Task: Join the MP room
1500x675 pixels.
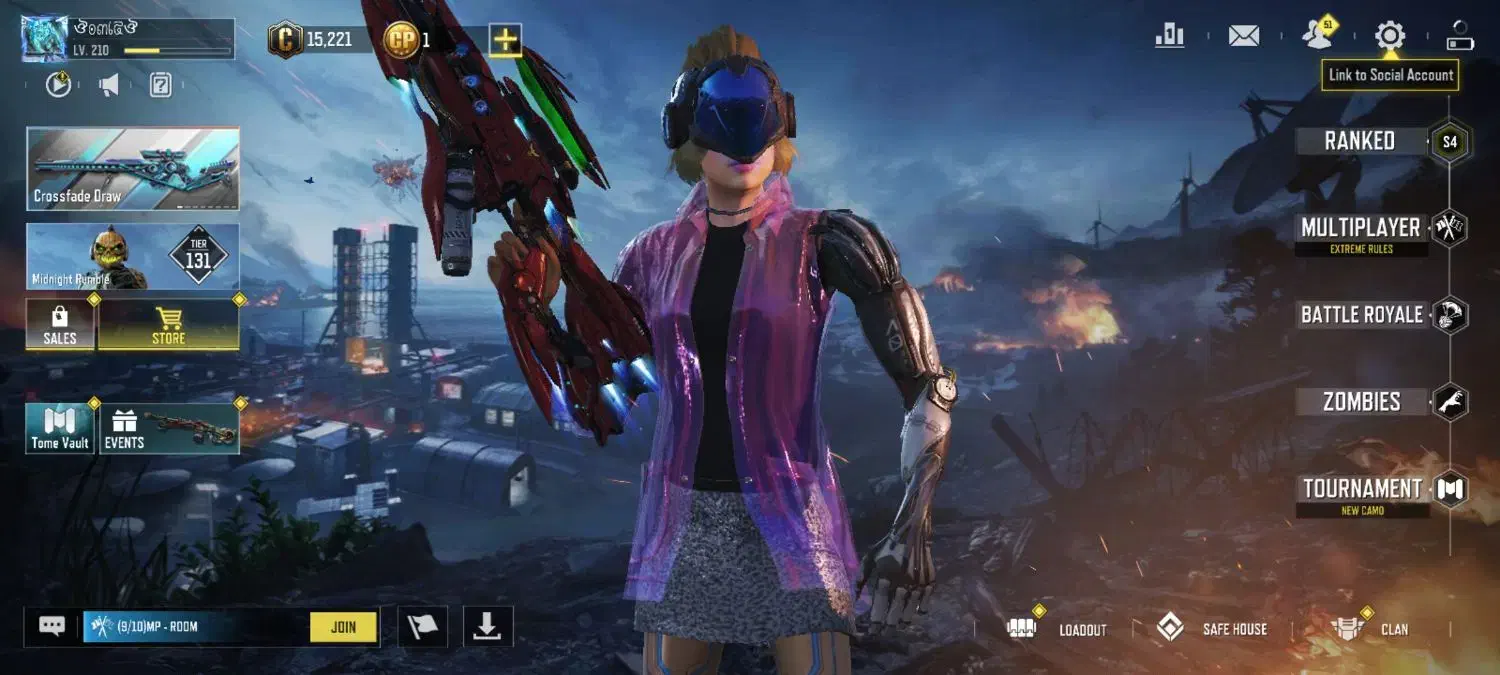Action: click(x=343, y=627)
